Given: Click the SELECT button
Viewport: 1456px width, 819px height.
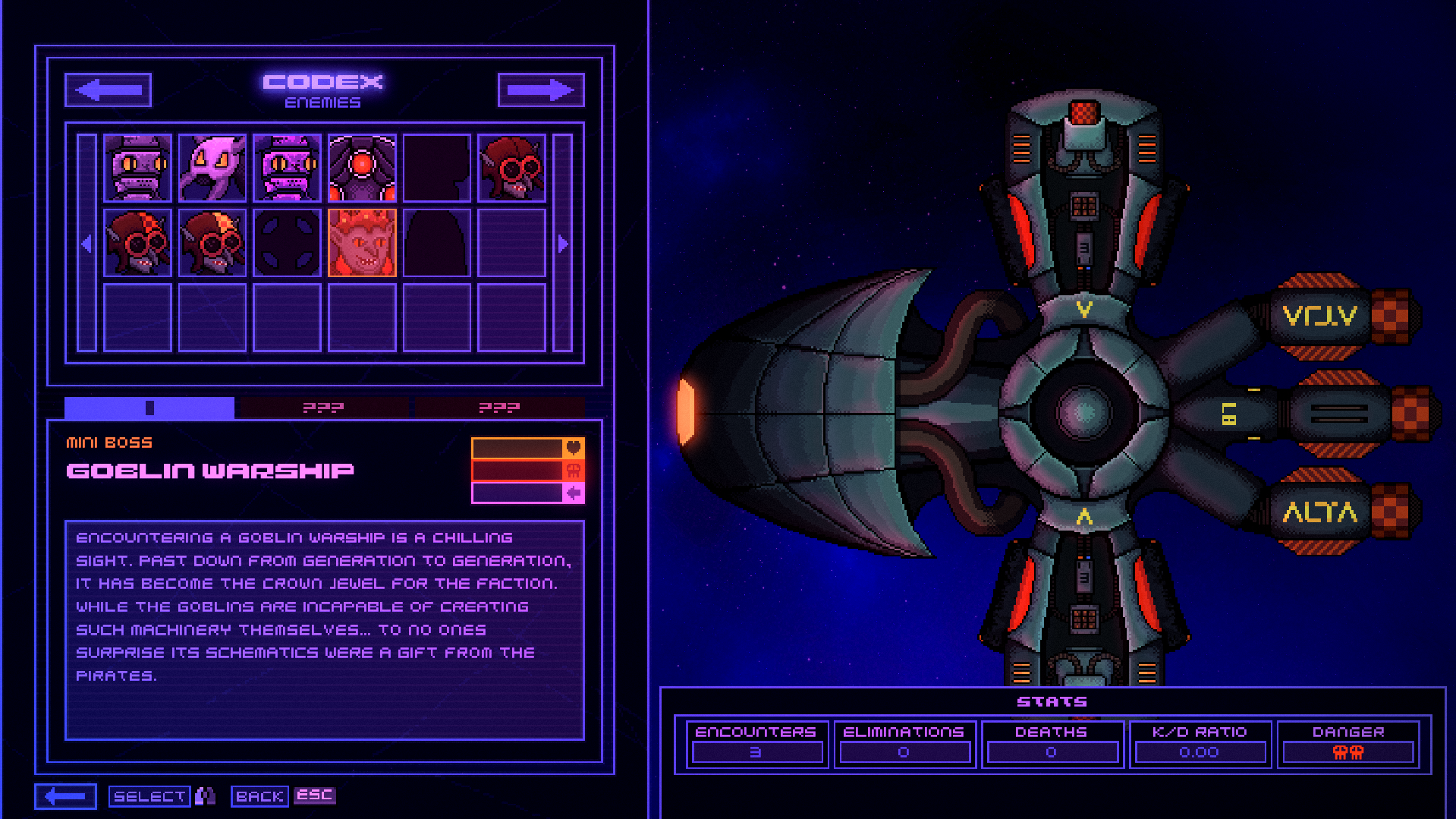Looking at the screenshot, I should [x=149, y=795].
